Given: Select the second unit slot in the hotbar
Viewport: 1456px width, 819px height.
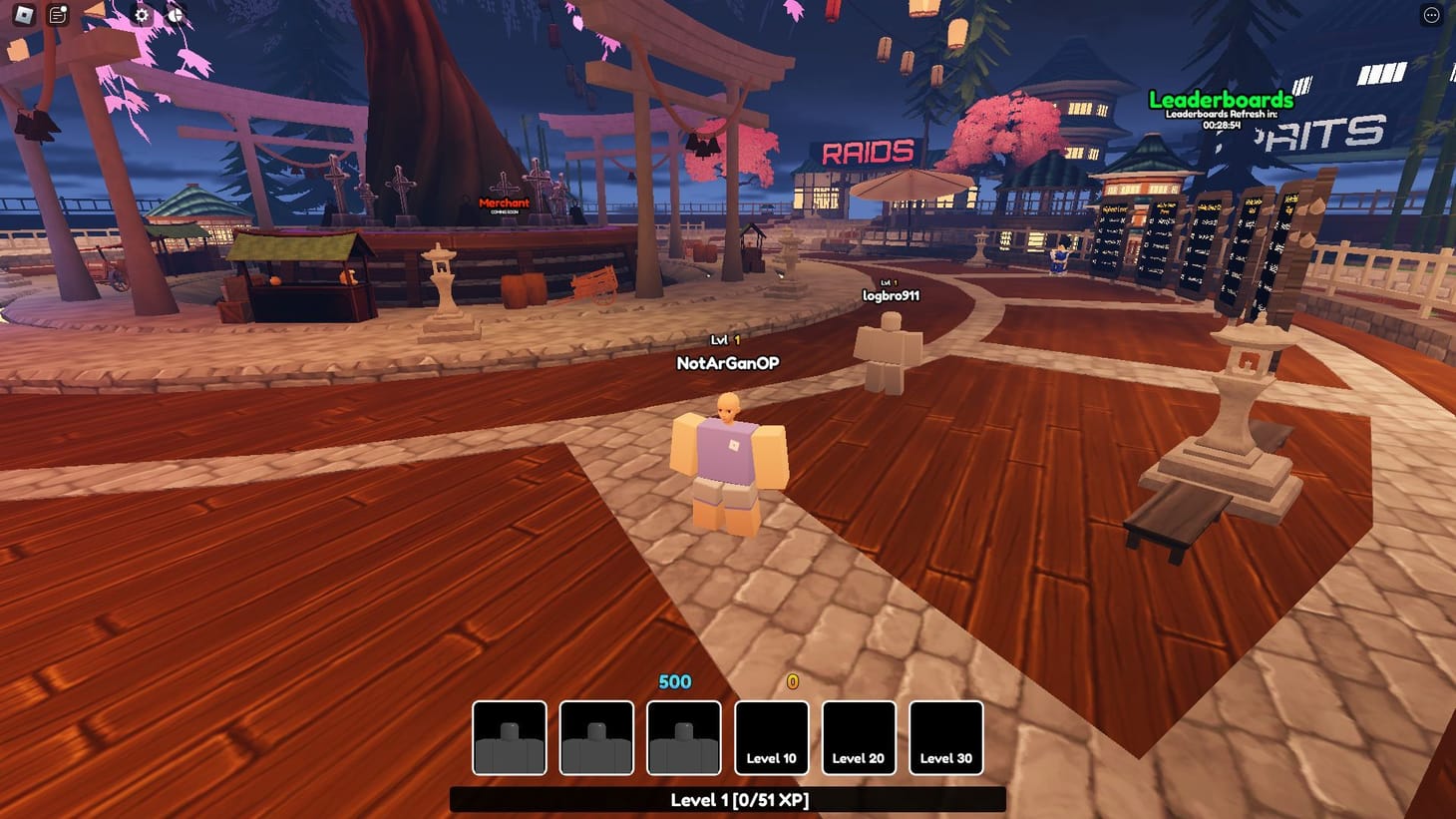Looking at the screenshot, I should [x=597, y=738].
